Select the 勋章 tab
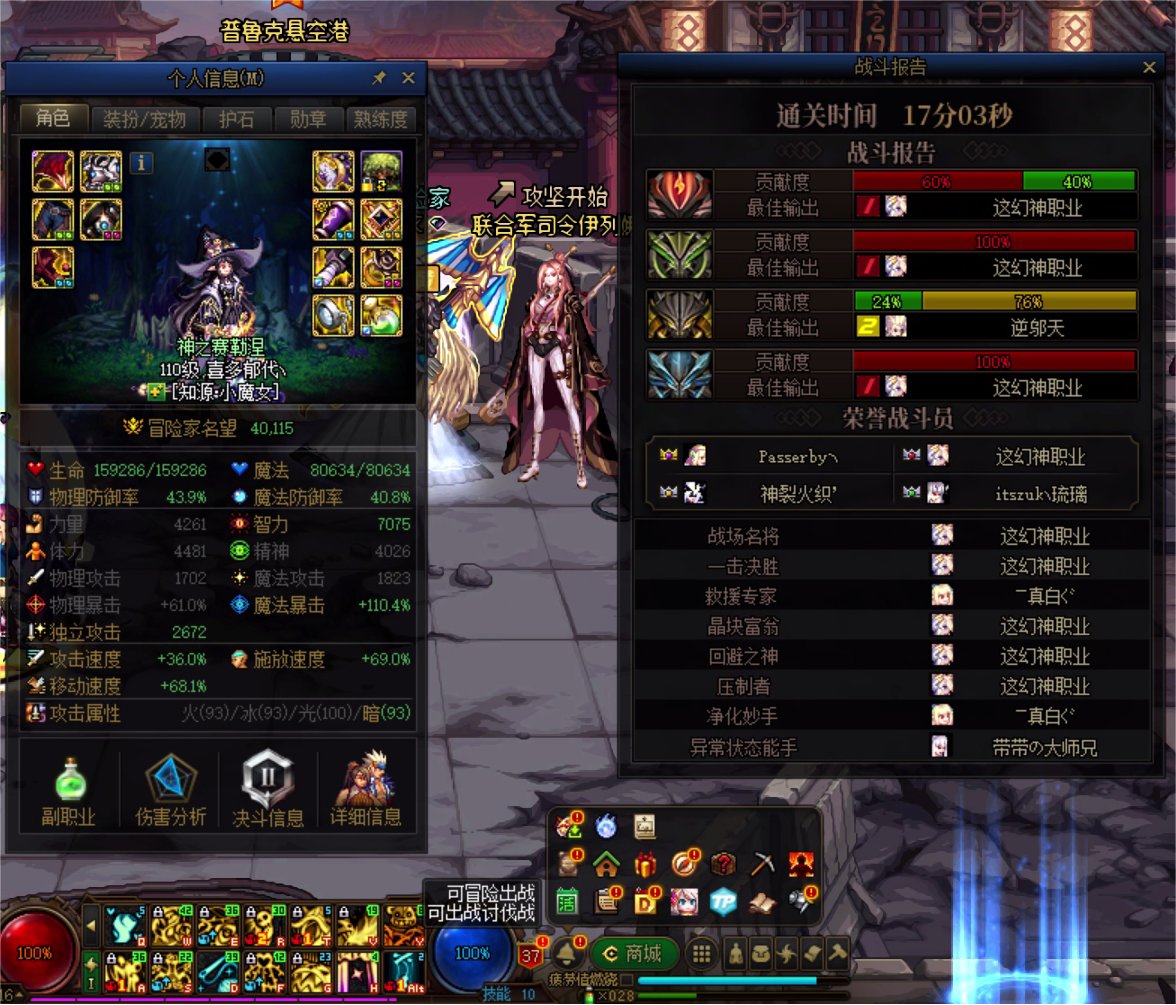 [308, 119]
